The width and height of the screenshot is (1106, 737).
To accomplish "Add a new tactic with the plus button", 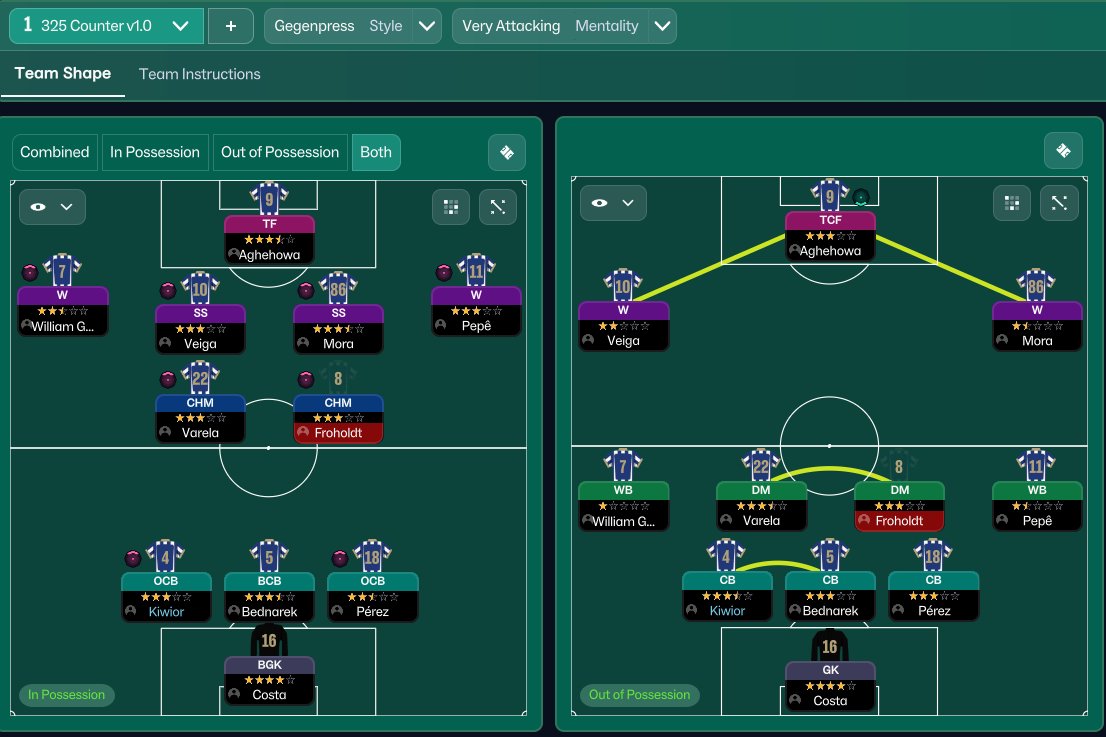I will 231,26.
